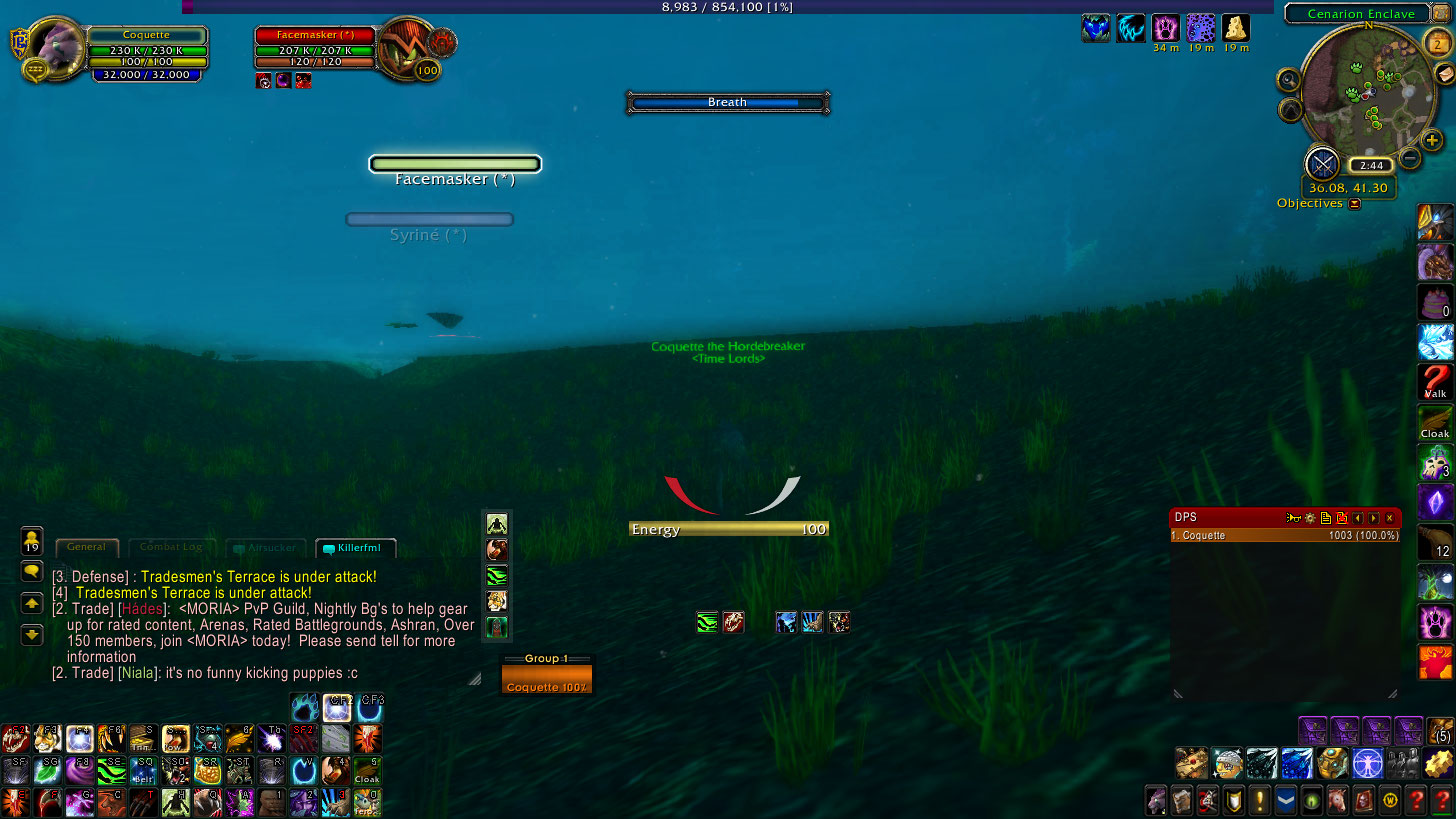Zoom in the minimap with the plus button
Screen dimensions: 1456x819
tap(1432, 141)
